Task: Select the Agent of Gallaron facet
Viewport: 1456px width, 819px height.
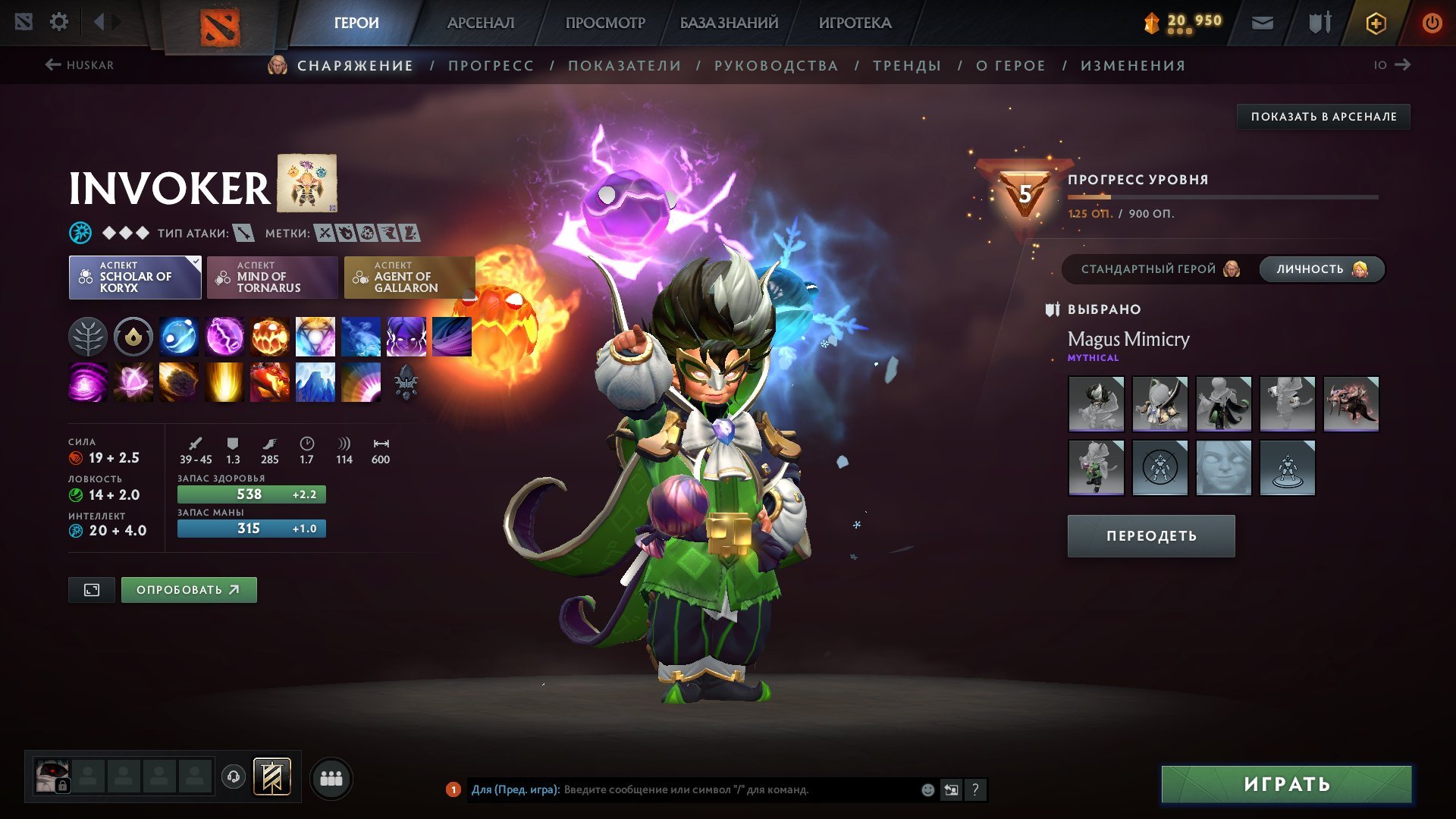Action: [409, 277]
